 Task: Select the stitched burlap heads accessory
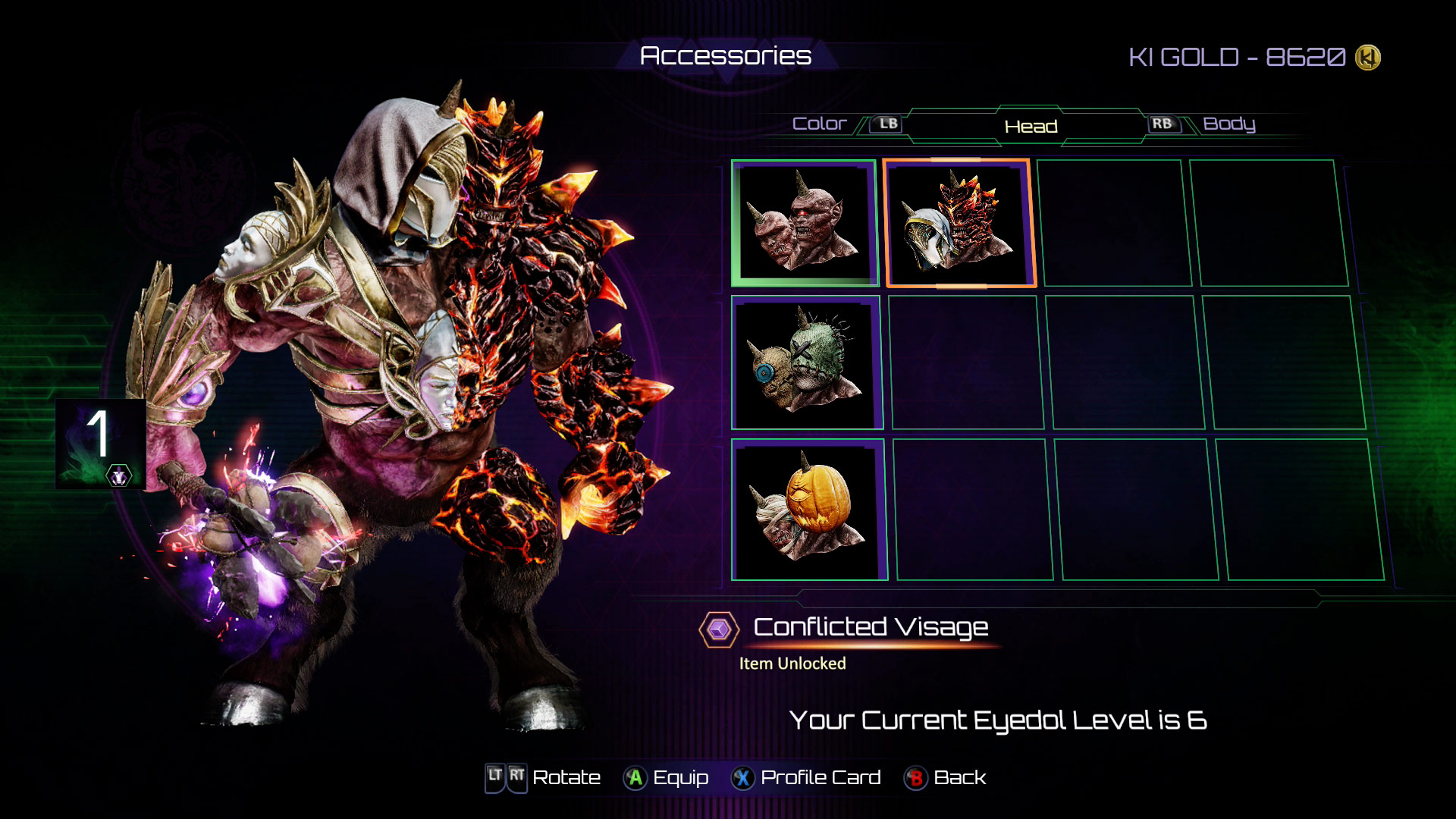click(x=805, y=362)
